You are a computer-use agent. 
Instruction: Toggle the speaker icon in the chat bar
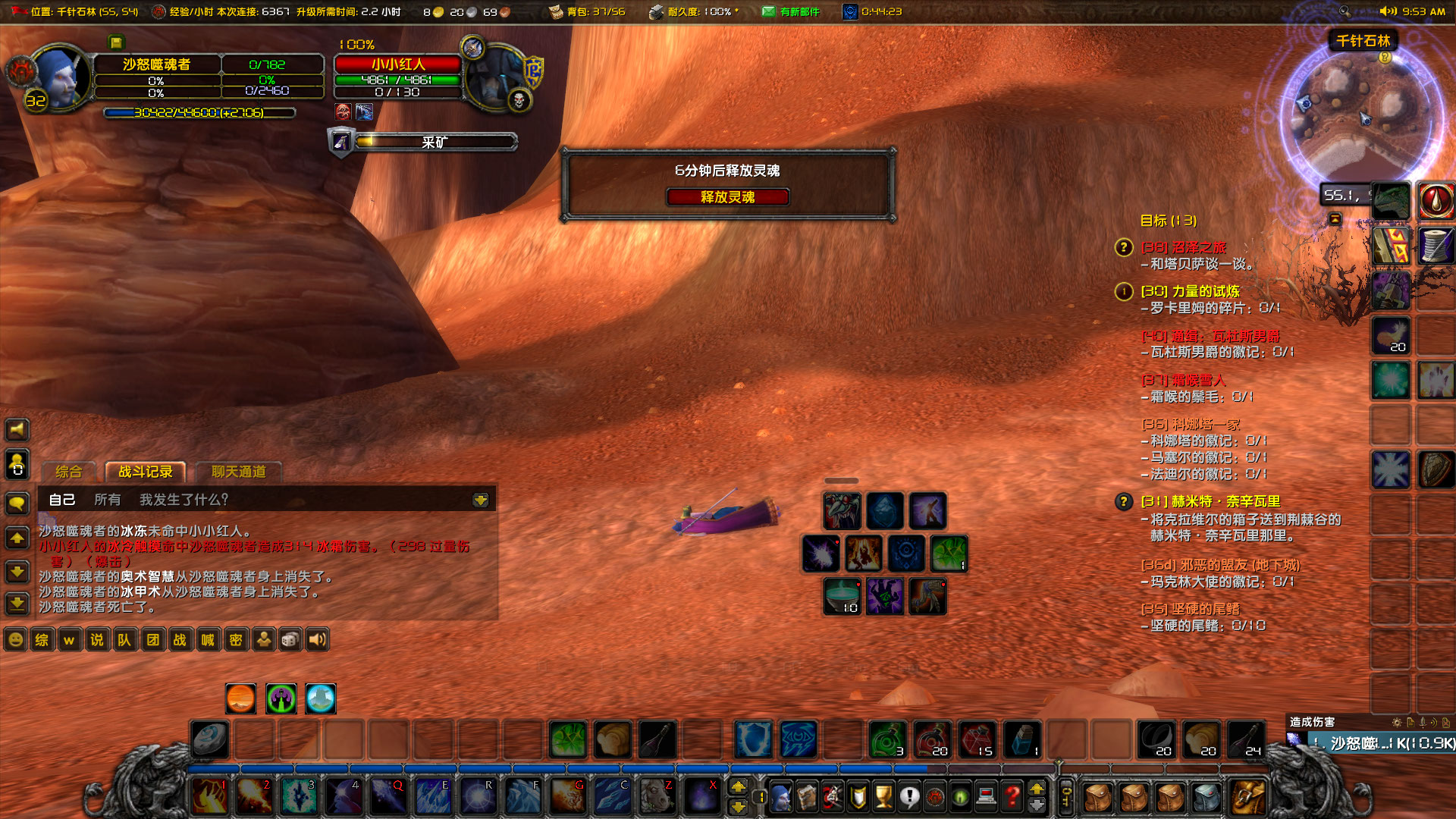[x=316, y=639]
